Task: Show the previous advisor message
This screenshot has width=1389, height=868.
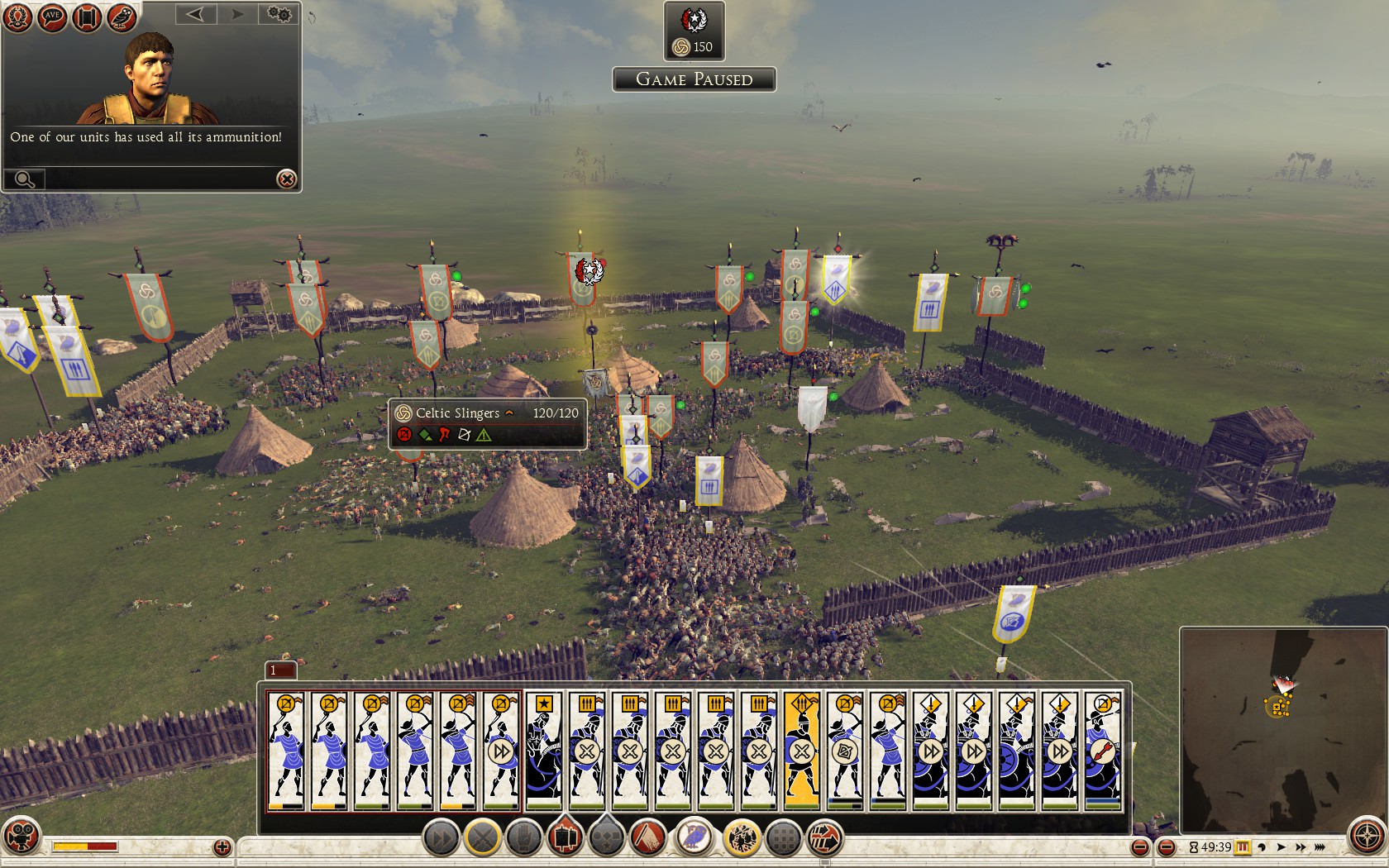Action: pos(195,14)
